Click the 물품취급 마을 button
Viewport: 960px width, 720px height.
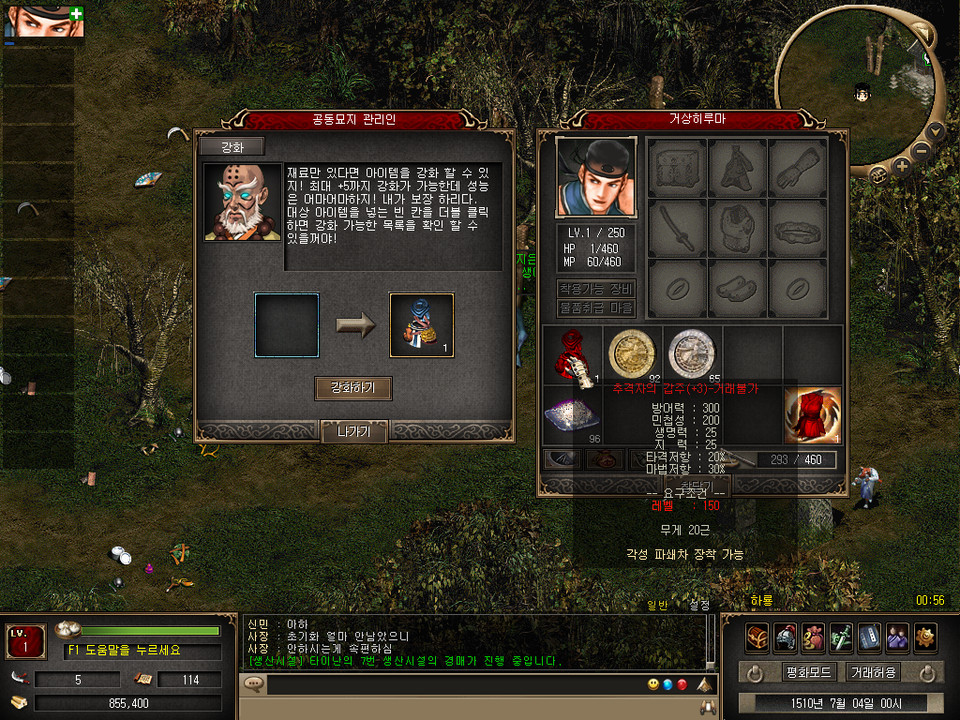point(595,308)
